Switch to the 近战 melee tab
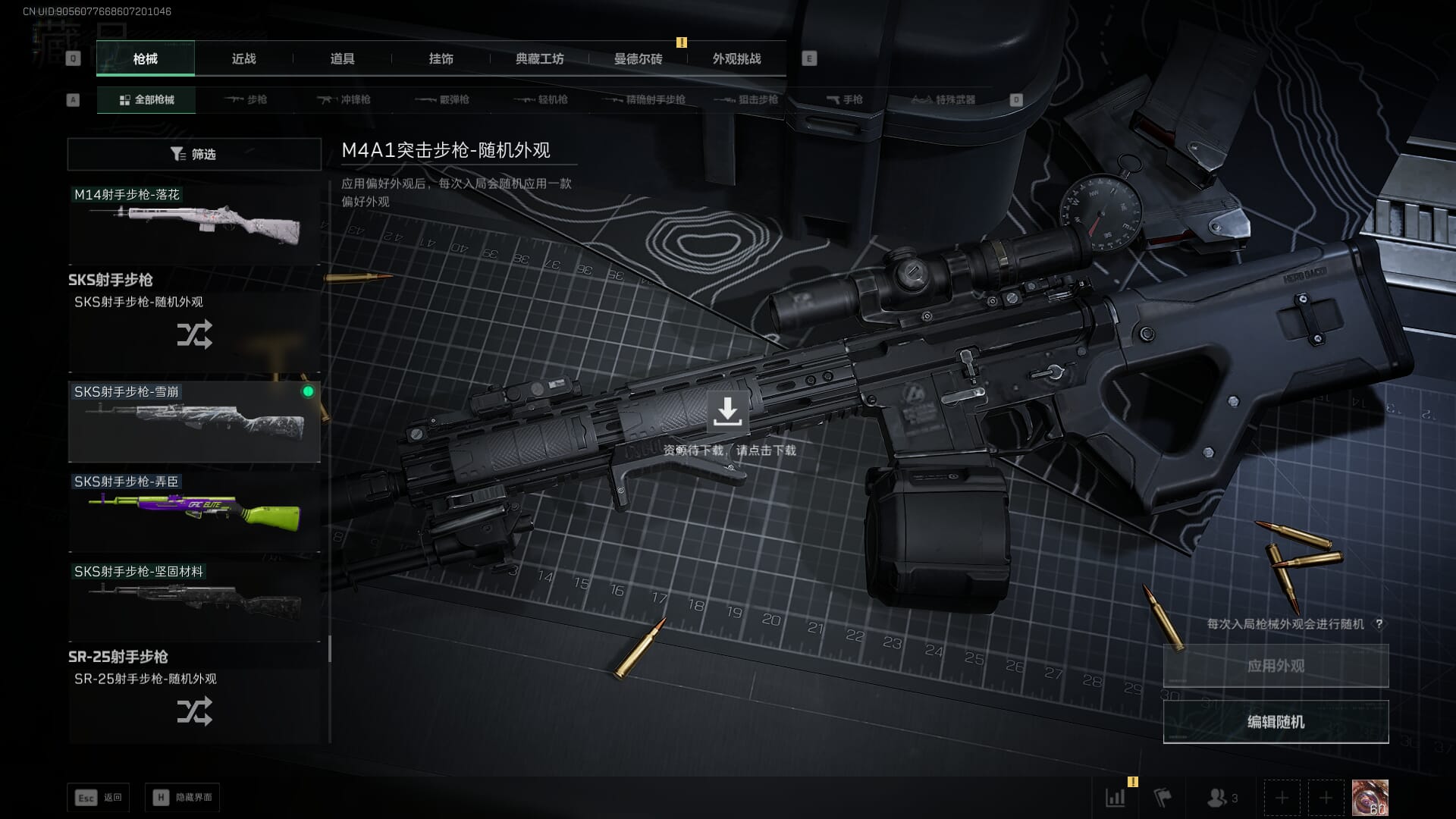 pyautogui.click(x=243, y=59)
